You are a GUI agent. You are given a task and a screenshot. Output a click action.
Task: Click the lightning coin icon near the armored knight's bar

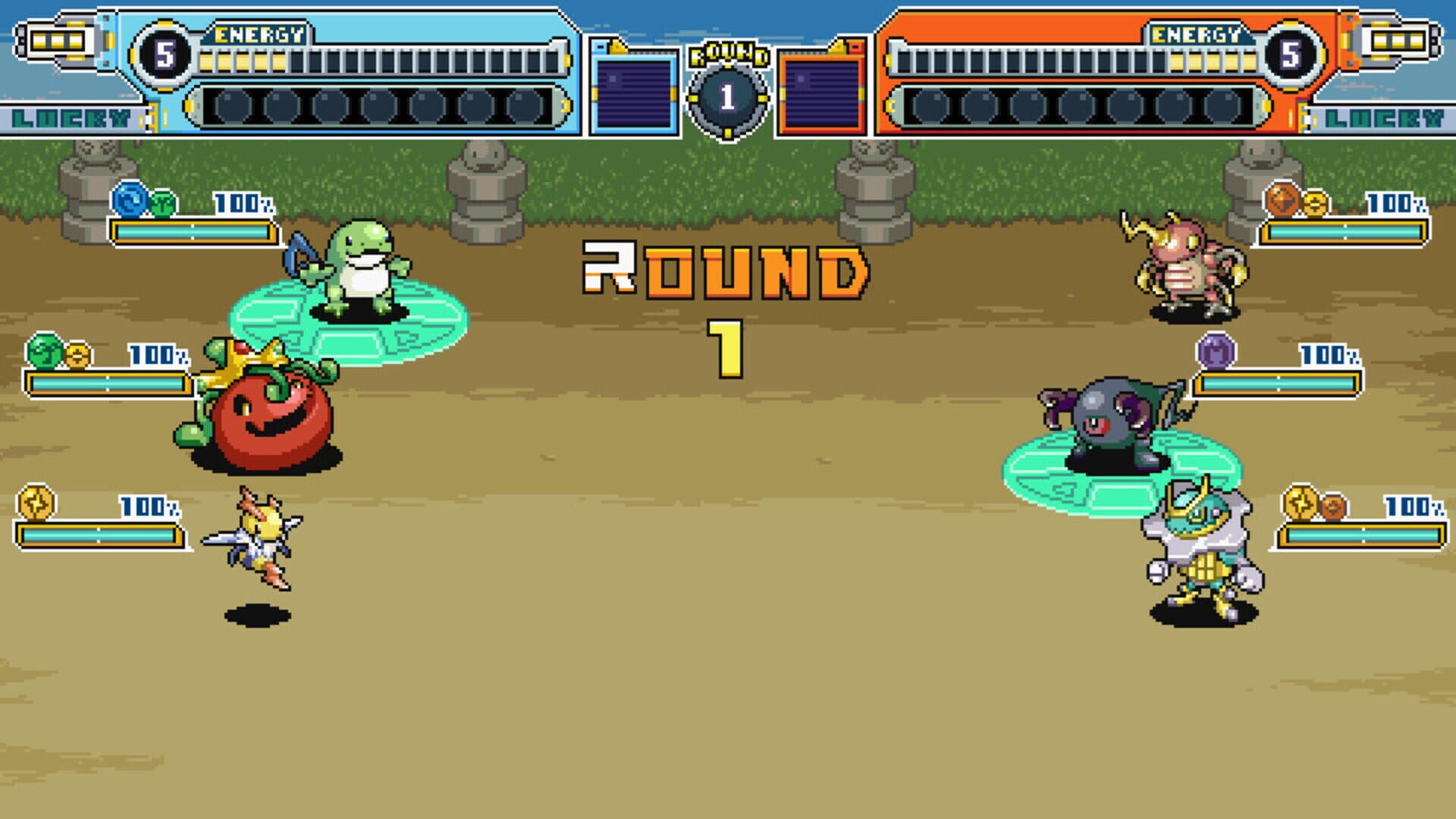(x=1301, y=500)
